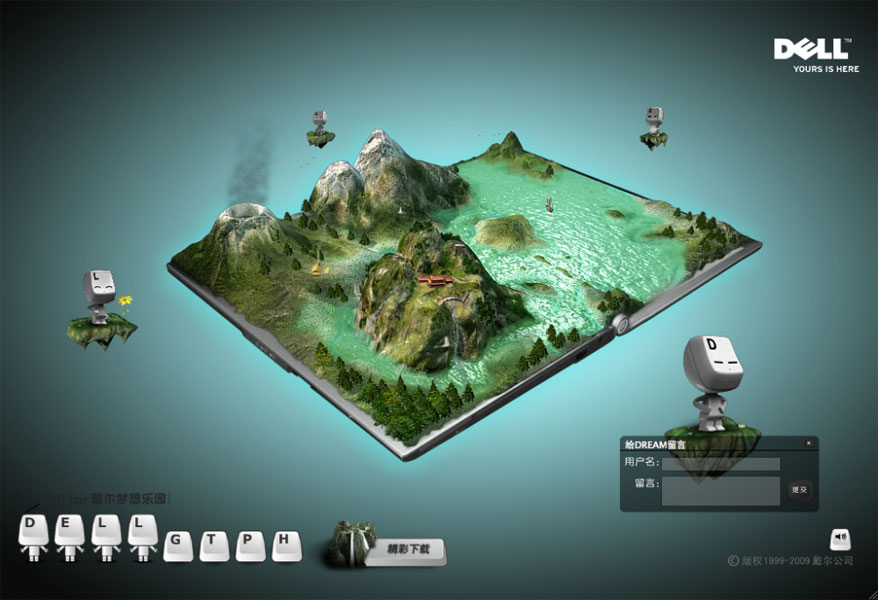The image size is (878, 600).
Task: Click into the 留言 message box
Action: coord(720,490)
